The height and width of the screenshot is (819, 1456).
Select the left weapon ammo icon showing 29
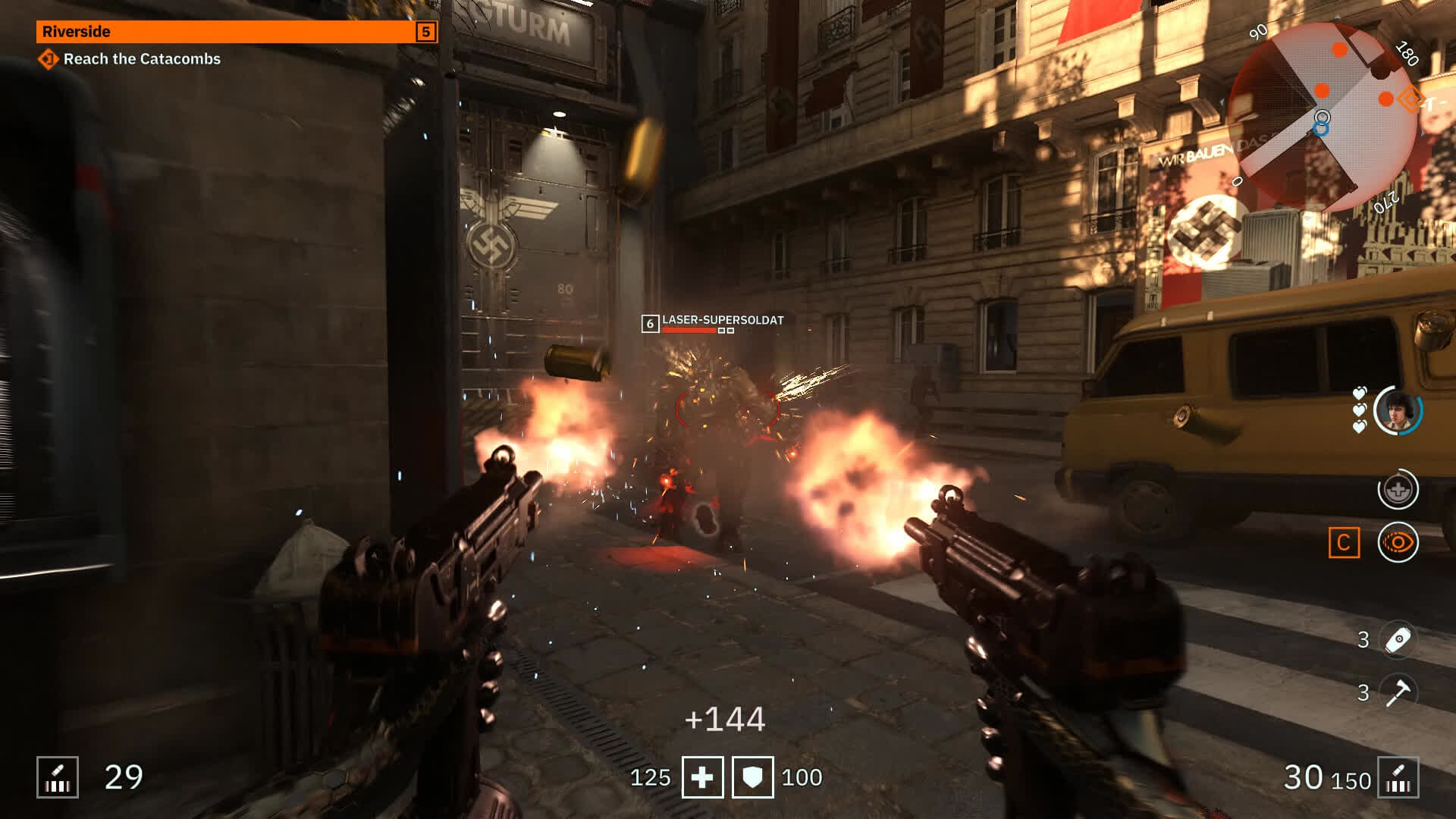tap(58, 776)
